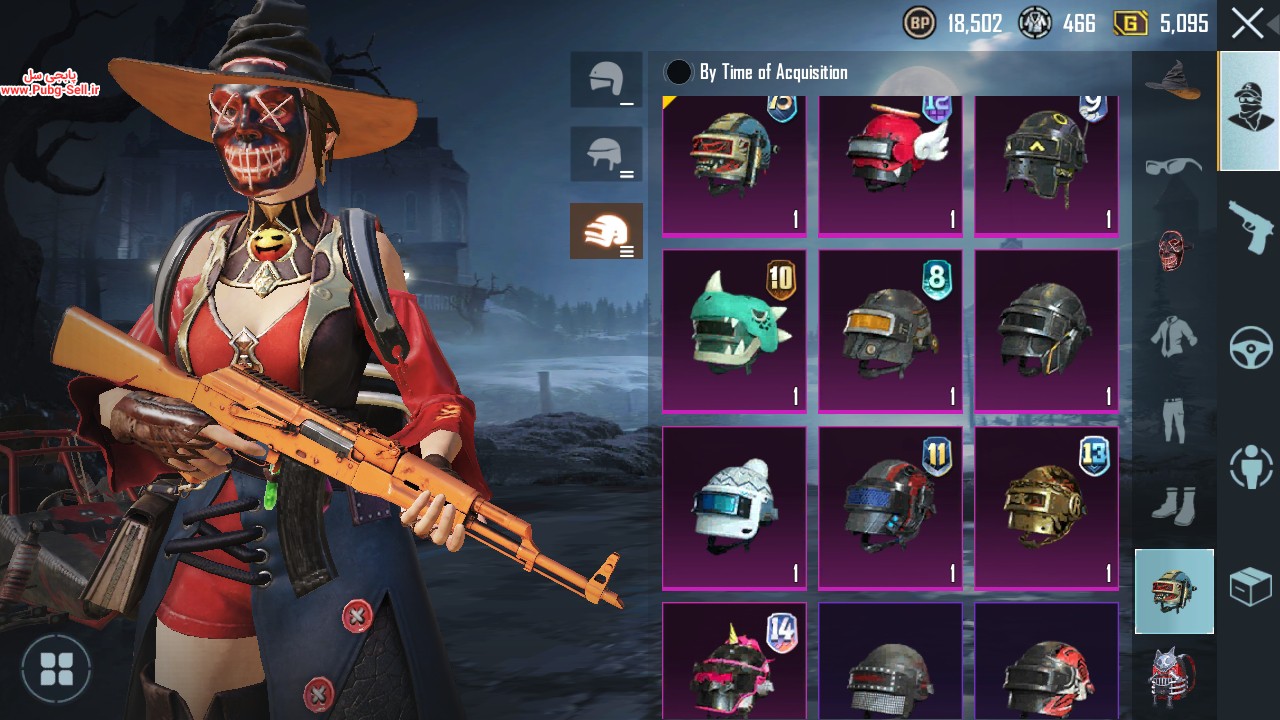
Task: Switch to the boots footwear category
Action: [x=1173, y=505]
